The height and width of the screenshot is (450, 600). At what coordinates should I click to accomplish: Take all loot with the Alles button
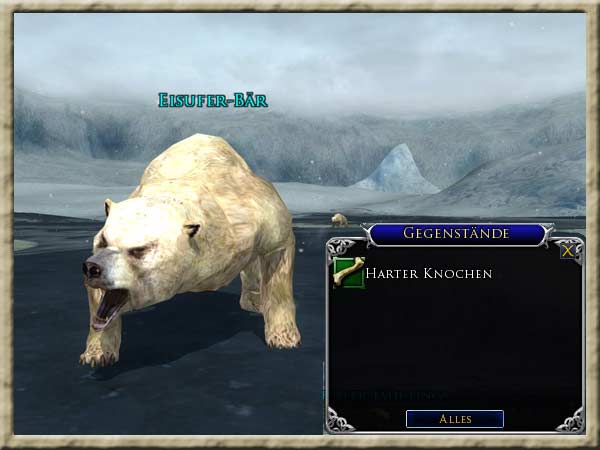click(455, 419)
